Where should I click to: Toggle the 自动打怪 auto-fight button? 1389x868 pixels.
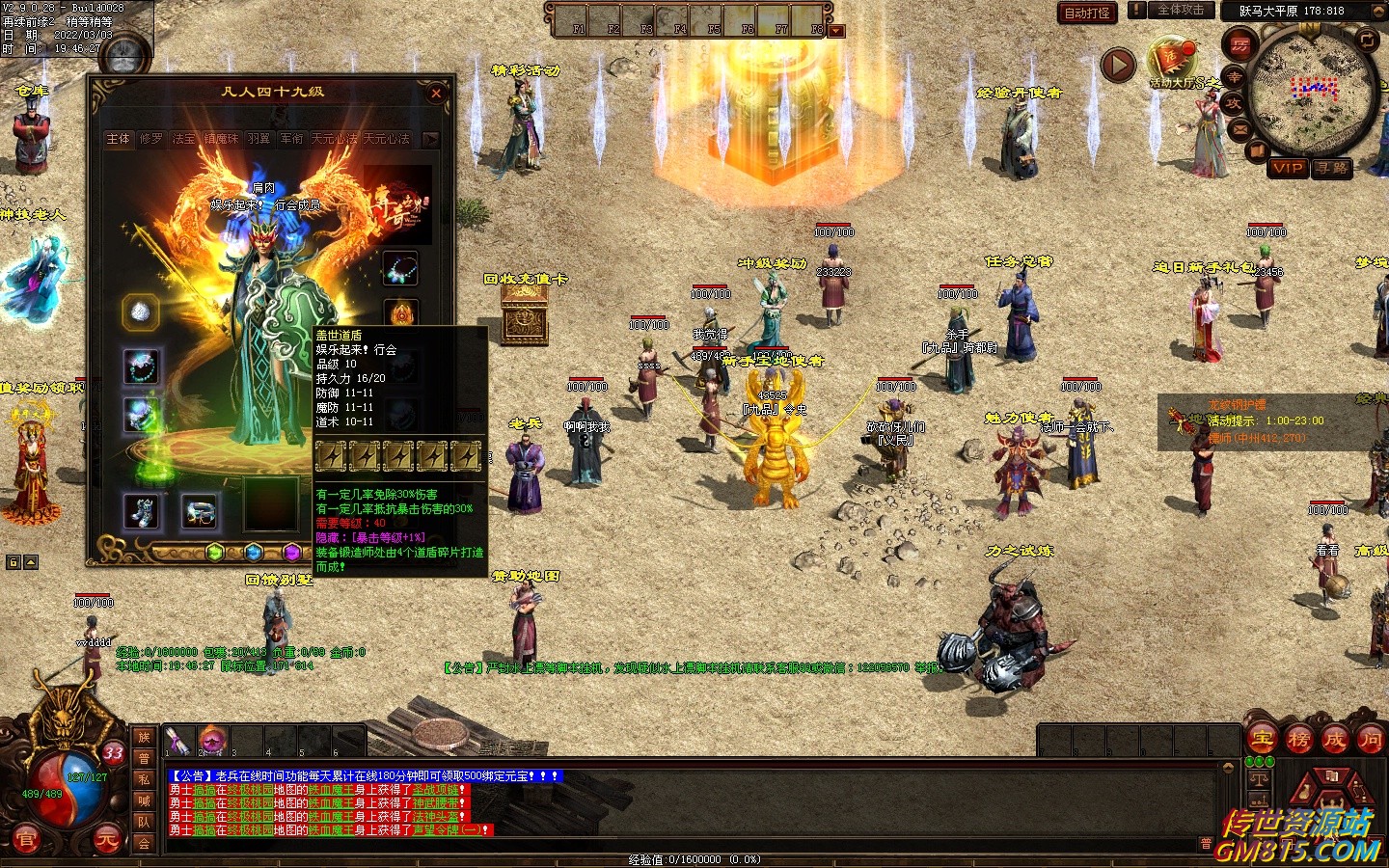1087,13
